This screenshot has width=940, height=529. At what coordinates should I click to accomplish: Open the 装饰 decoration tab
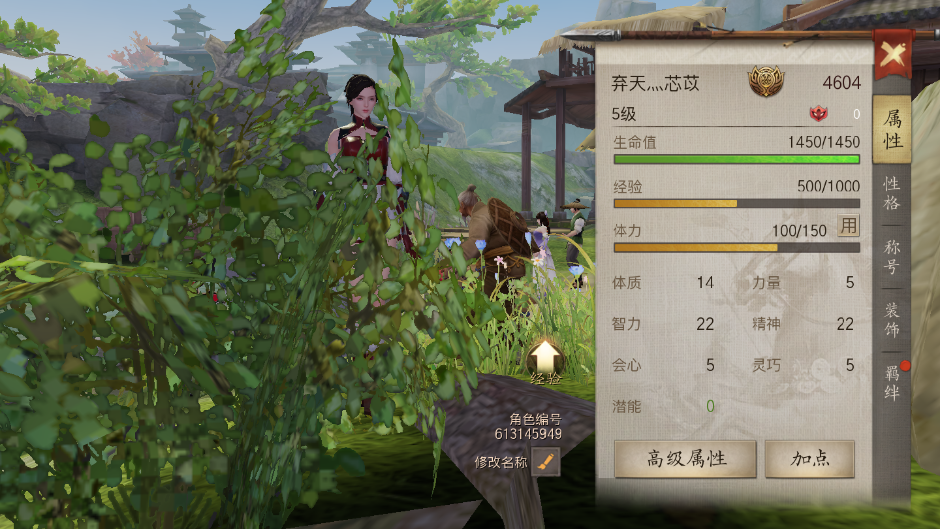pyautogui.click(x=892, y=320)
